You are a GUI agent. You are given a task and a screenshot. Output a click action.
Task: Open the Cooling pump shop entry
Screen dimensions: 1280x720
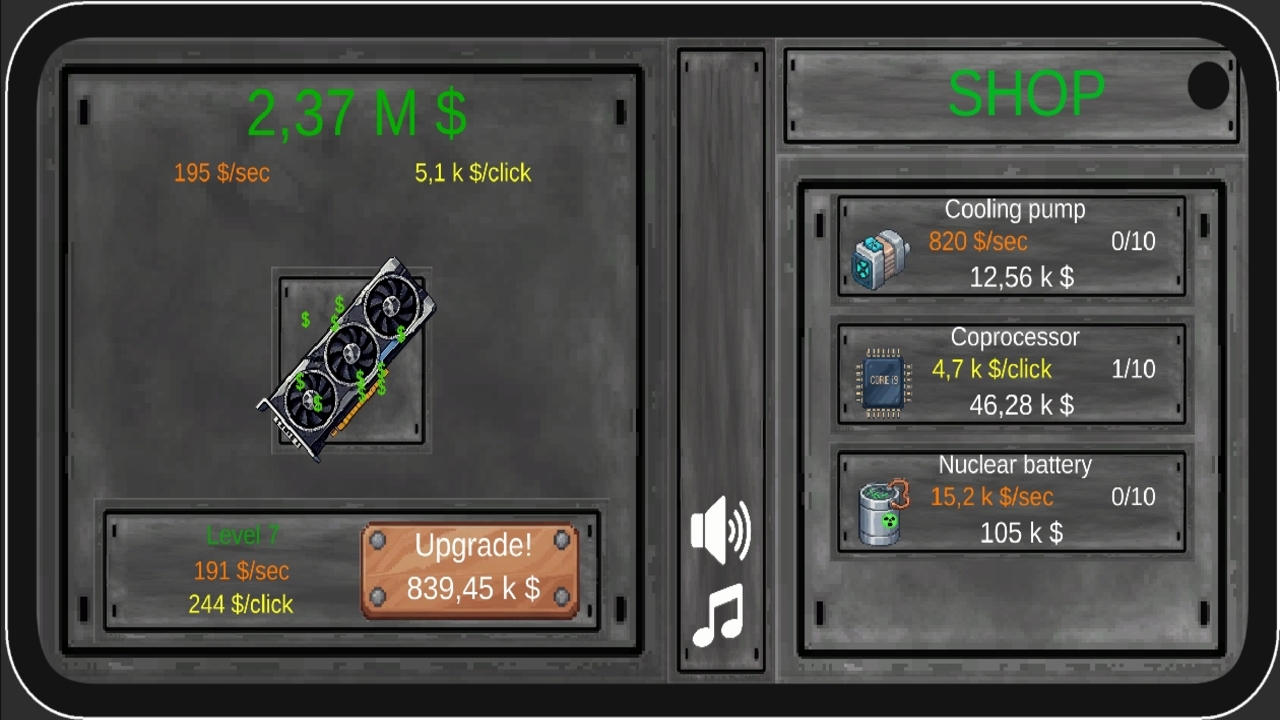pyautogui.click(x=1010, y=245)
